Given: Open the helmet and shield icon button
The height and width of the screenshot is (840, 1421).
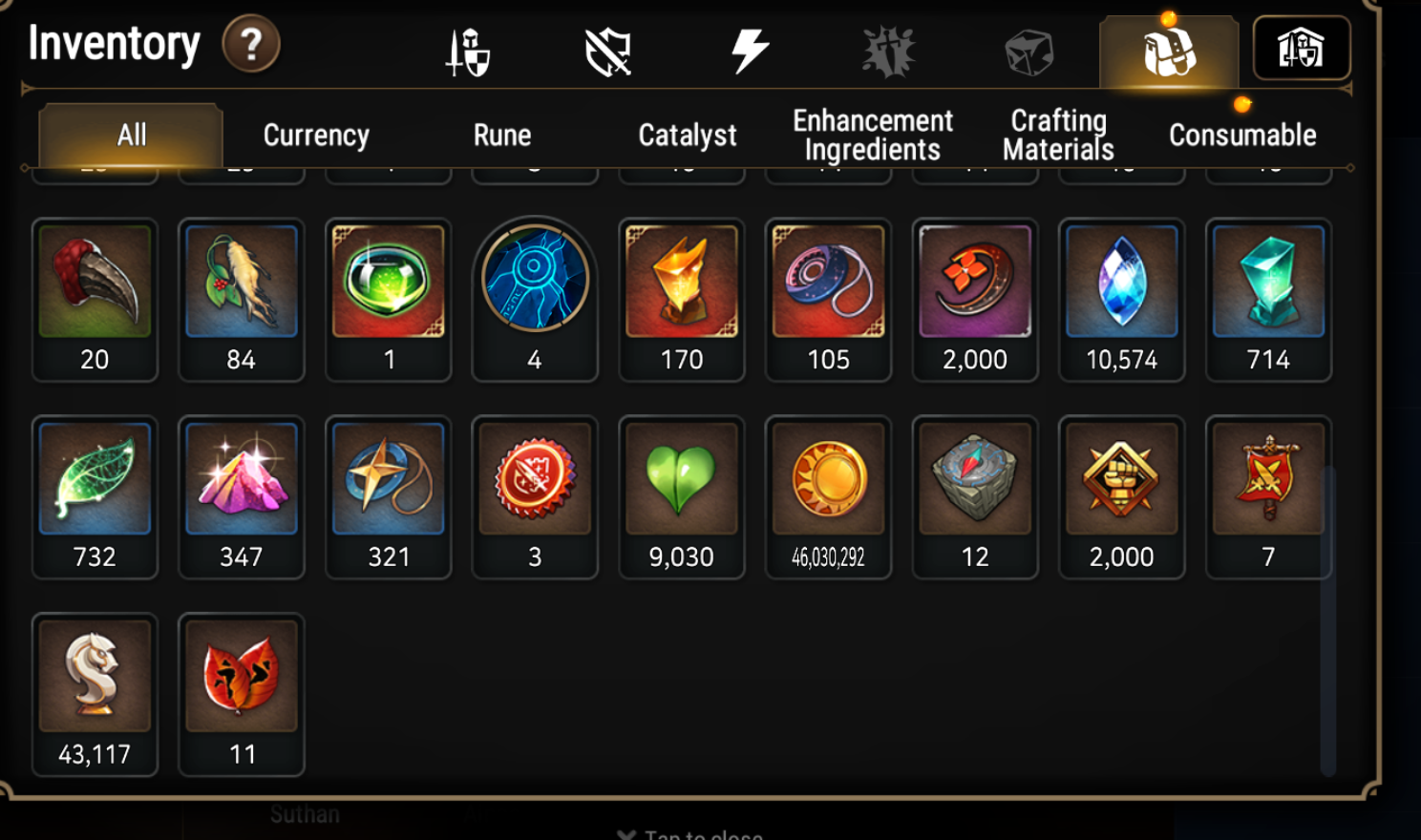Looking at the screenshot, I should click(x=1301, y=49).
